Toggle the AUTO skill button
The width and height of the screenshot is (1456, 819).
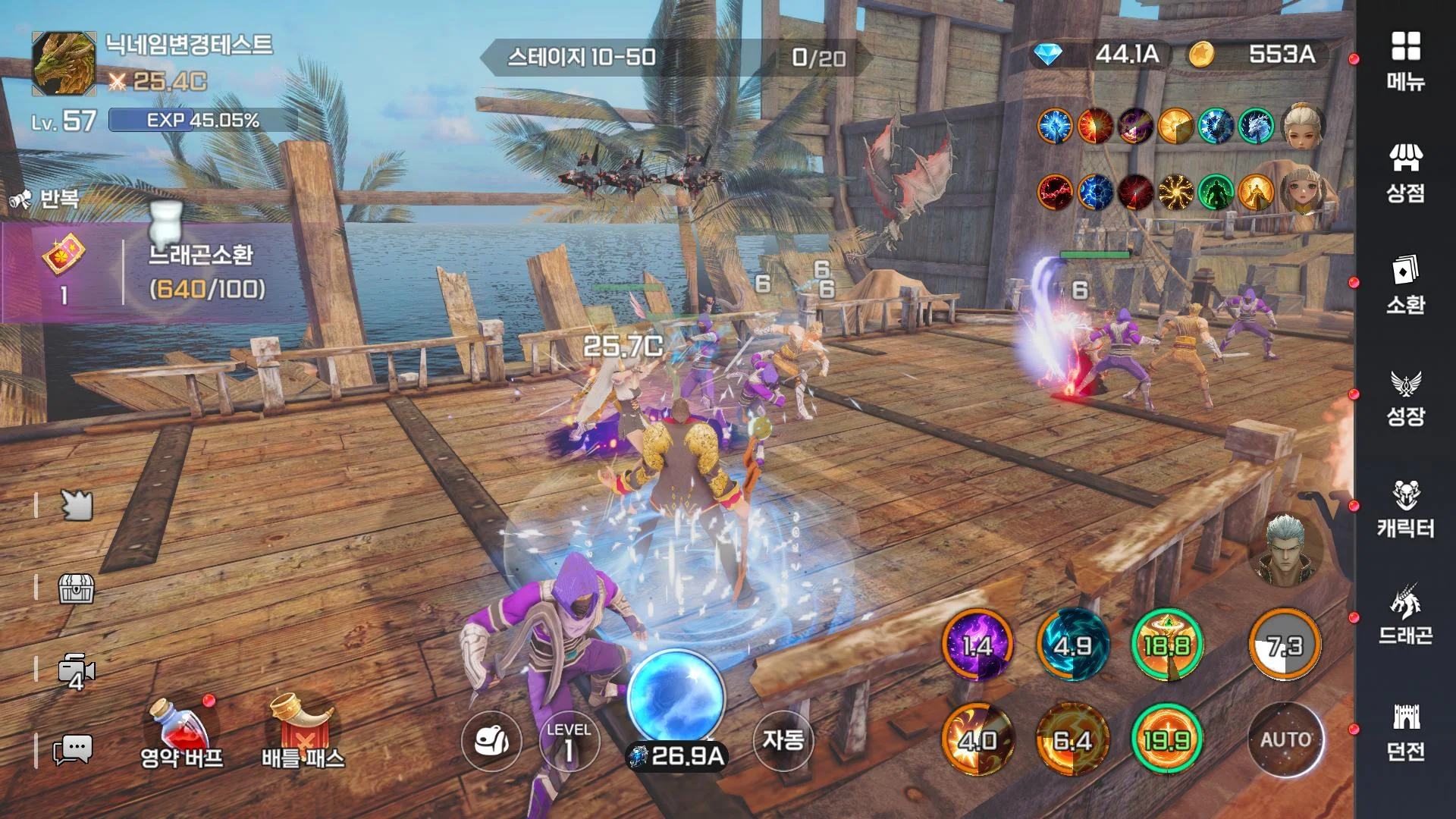pyautogui.click(x=1285, y=739)
